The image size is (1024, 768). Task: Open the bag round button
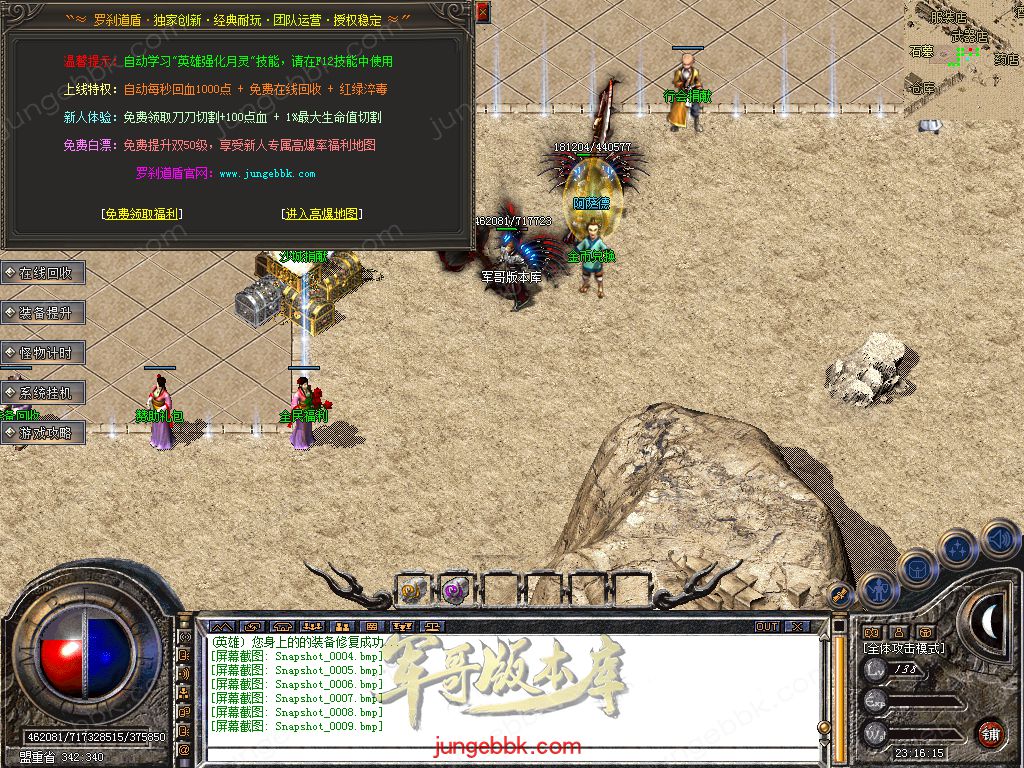click(918, 569)
